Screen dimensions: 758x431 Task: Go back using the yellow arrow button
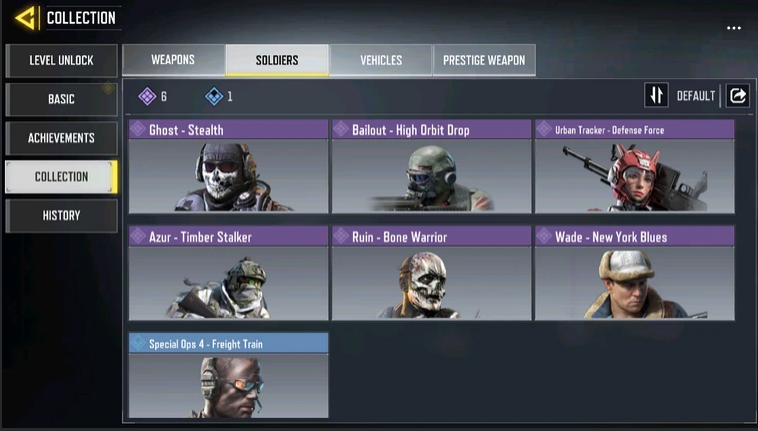[x=26, y=18]
